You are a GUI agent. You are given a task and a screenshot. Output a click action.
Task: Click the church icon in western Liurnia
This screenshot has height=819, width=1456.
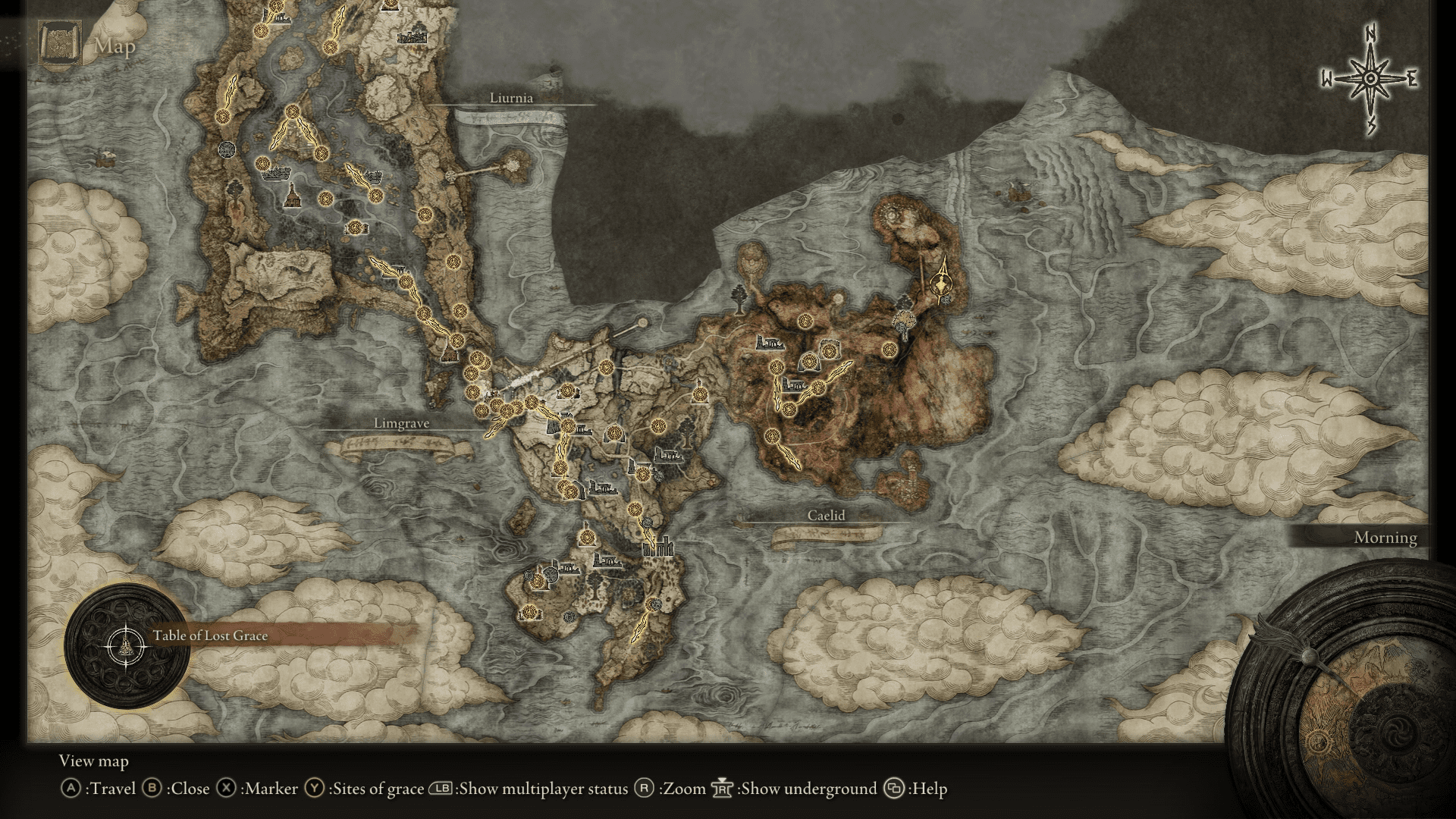point(294,196)
